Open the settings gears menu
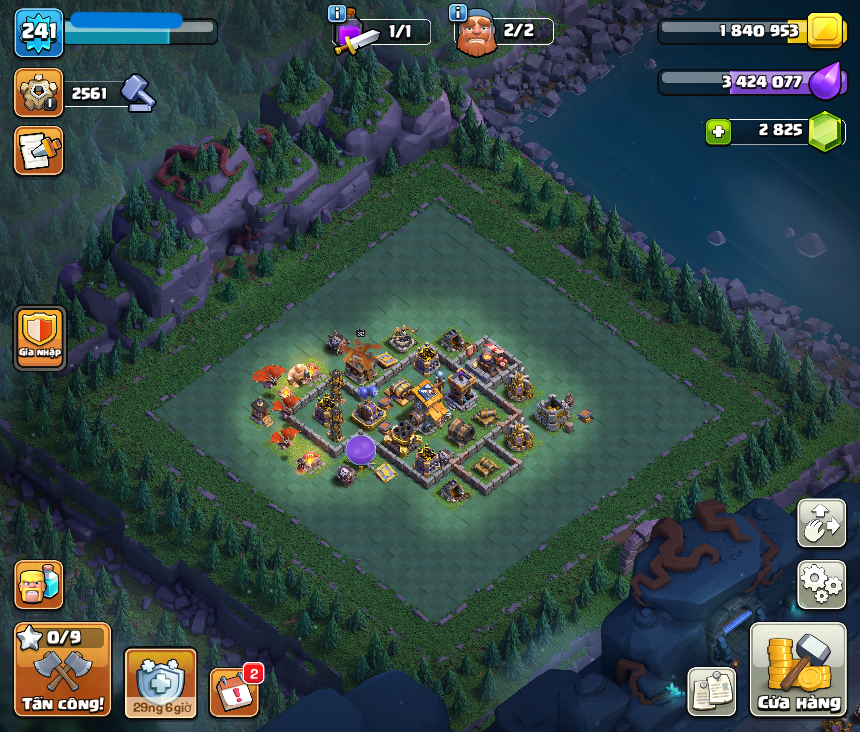The height and width of the screenshot is (732, 860). tap(821, 583)
